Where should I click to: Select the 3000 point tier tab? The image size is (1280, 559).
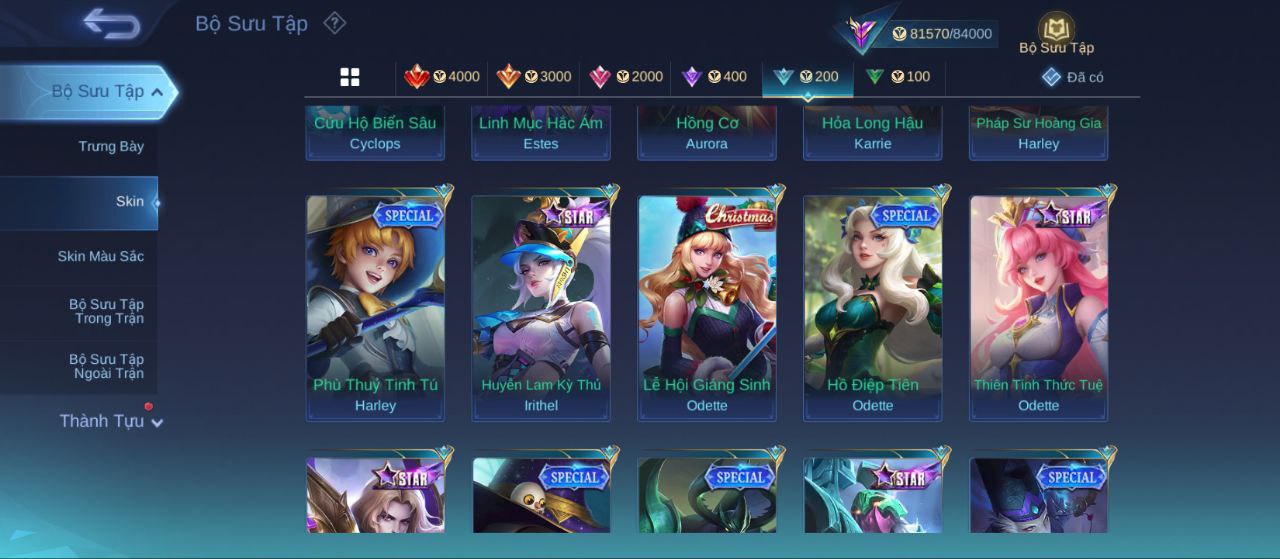tap(534, 77)
